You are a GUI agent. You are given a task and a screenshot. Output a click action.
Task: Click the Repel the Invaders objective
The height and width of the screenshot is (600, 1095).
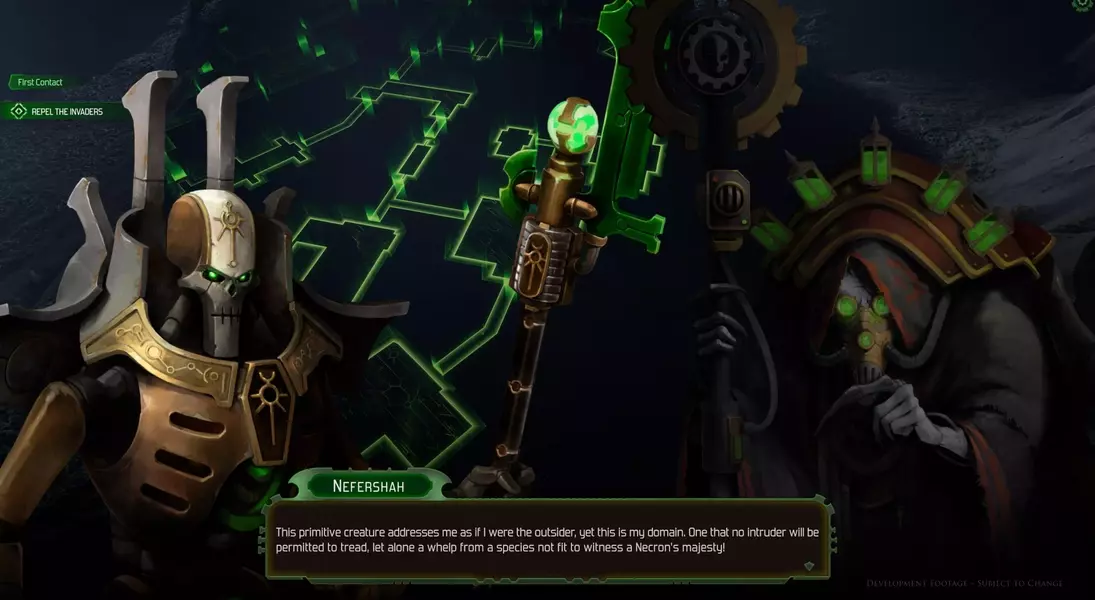pyautogui.click(x=66, y=111)
